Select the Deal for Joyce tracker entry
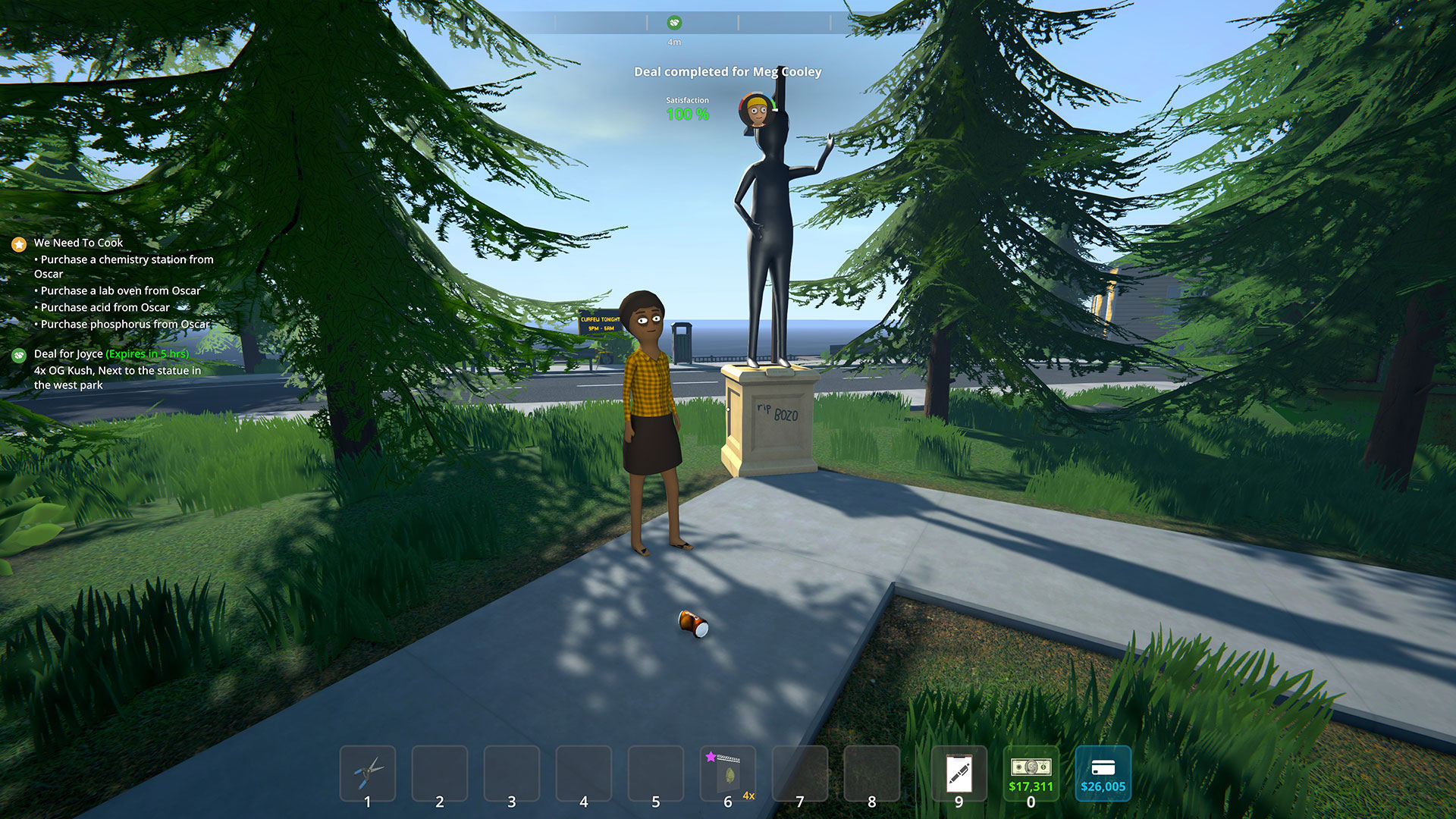1456x819 pixels. [68, 354]
